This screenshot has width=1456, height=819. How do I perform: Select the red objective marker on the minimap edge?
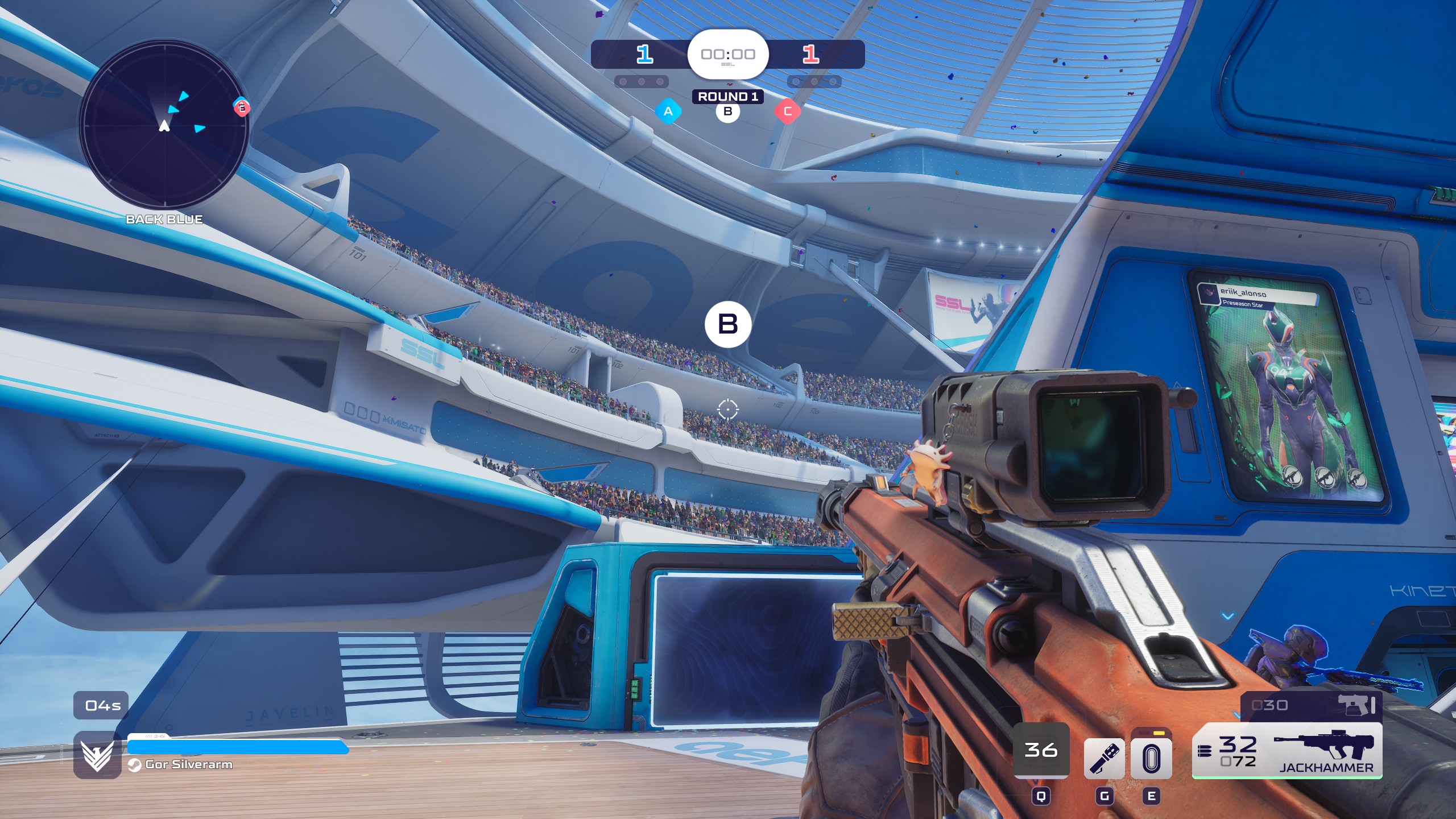[242, 107]
